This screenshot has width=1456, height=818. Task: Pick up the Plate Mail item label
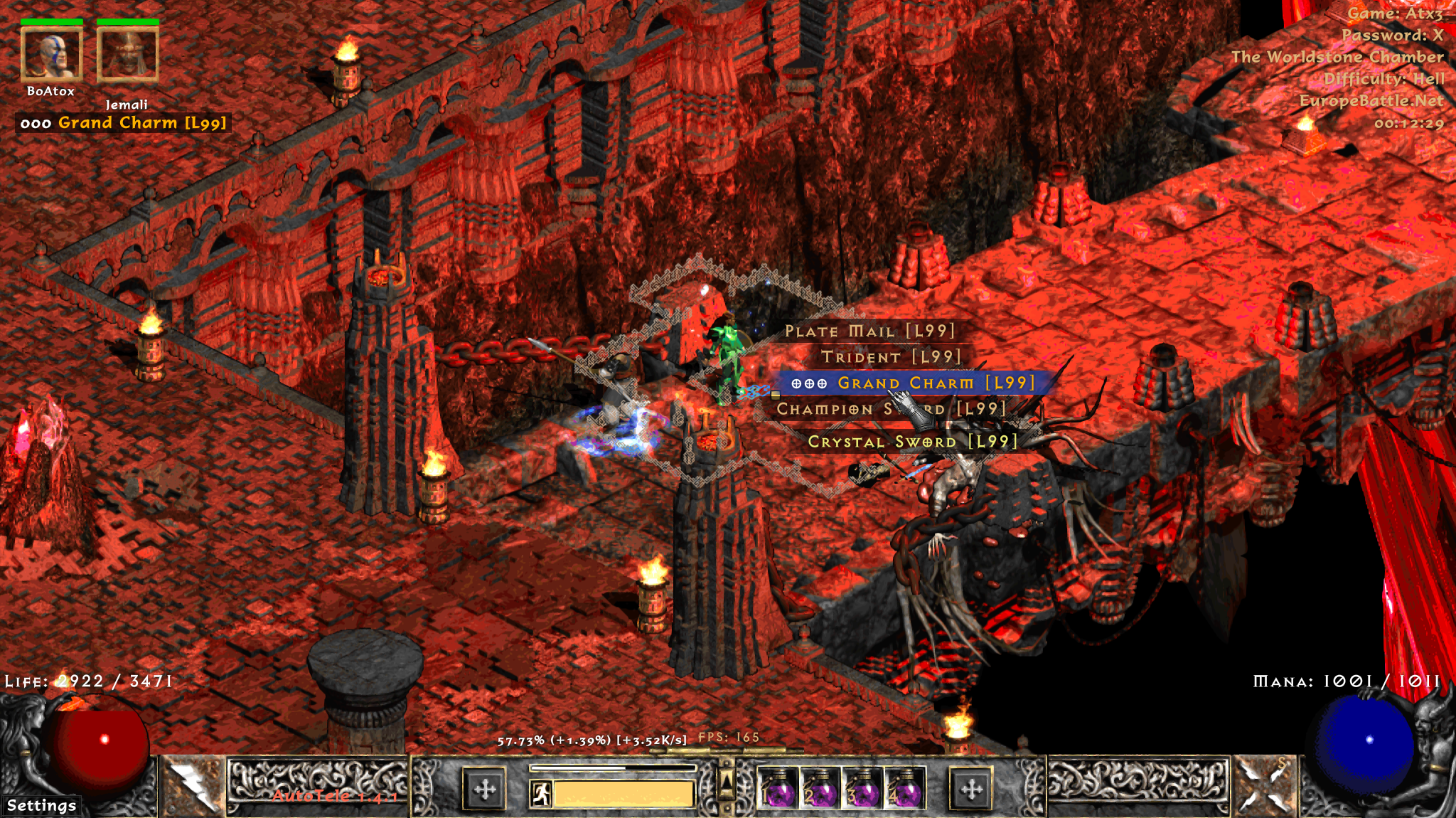(869, 331)
